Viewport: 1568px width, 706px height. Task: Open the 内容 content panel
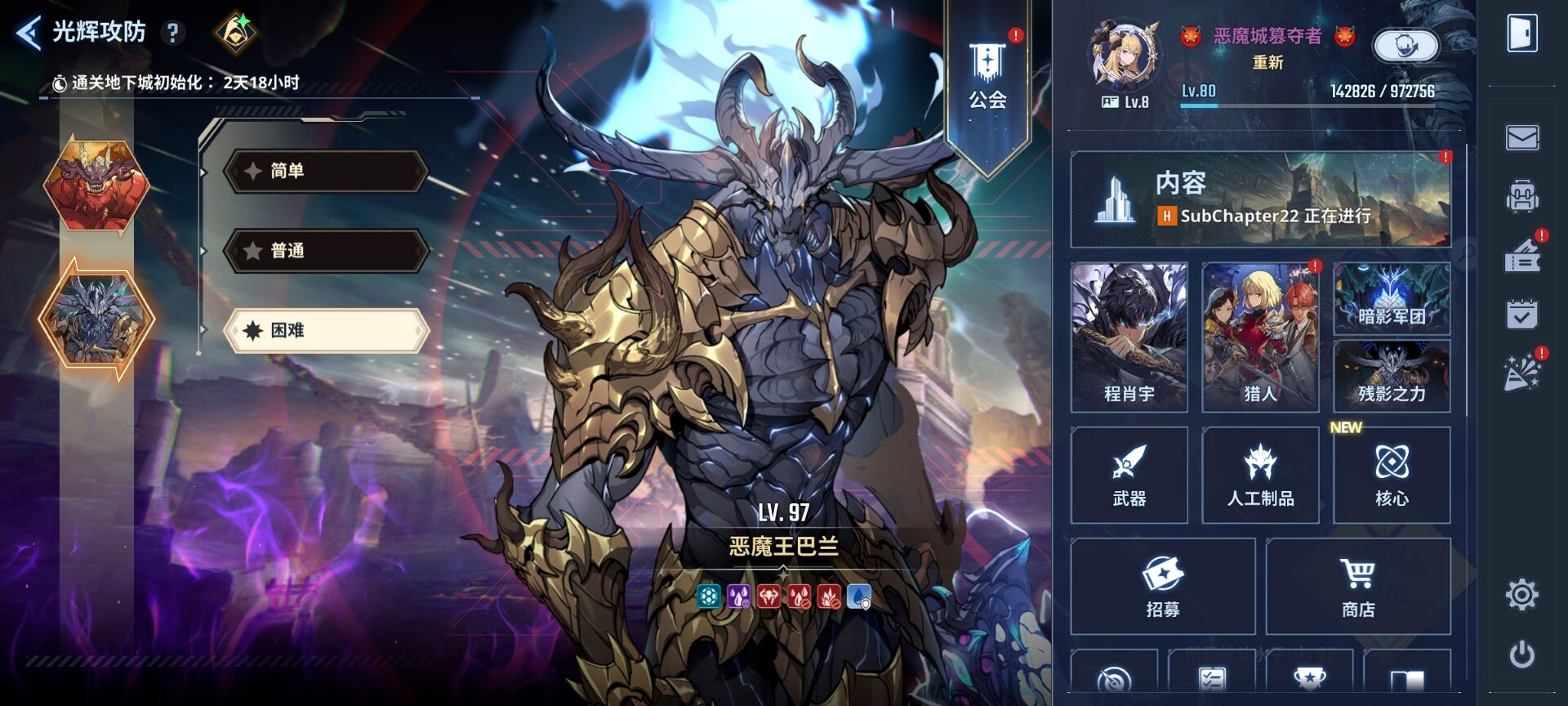1260,199
